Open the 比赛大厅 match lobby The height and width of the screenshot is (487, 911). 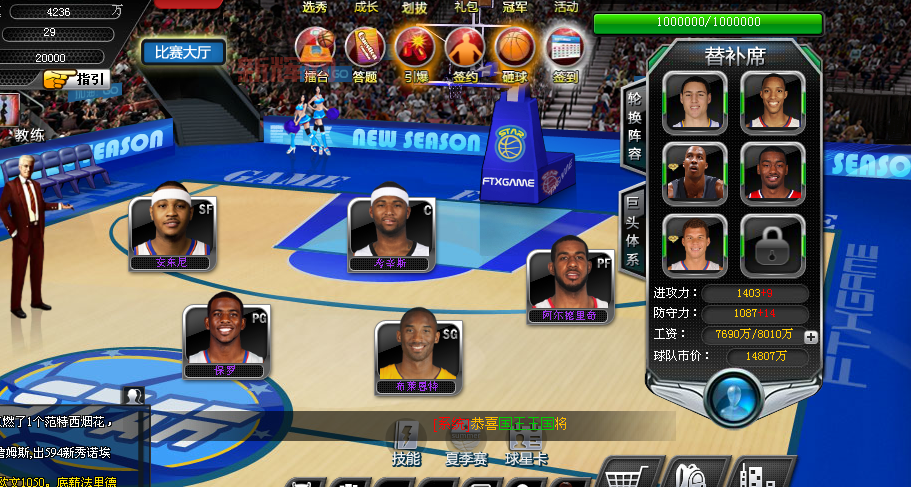click(183, 52)
